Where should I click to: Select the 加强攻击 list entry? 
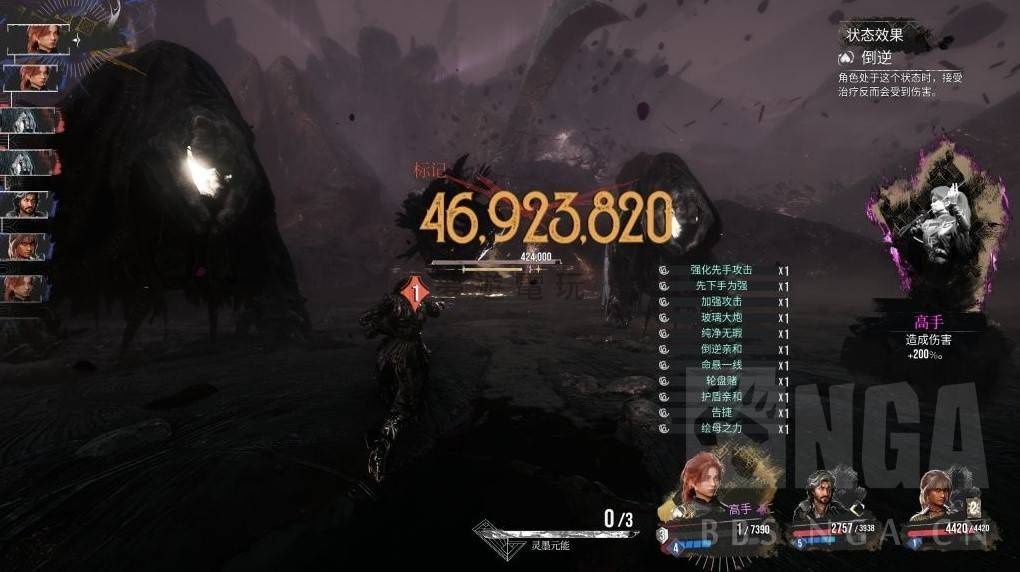point(720,302)
